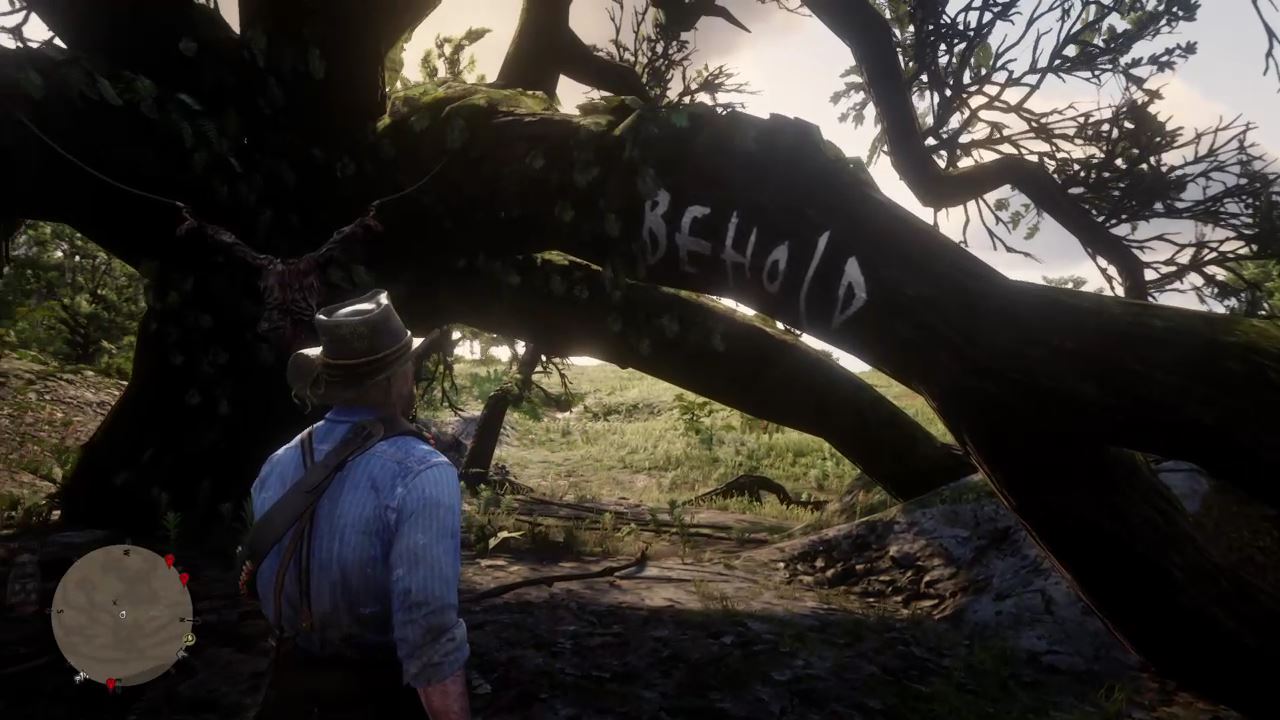Screen dimensions: 1280x720
Task: Click the W compass letter on the minimap
Action: (x=126, y=551)
